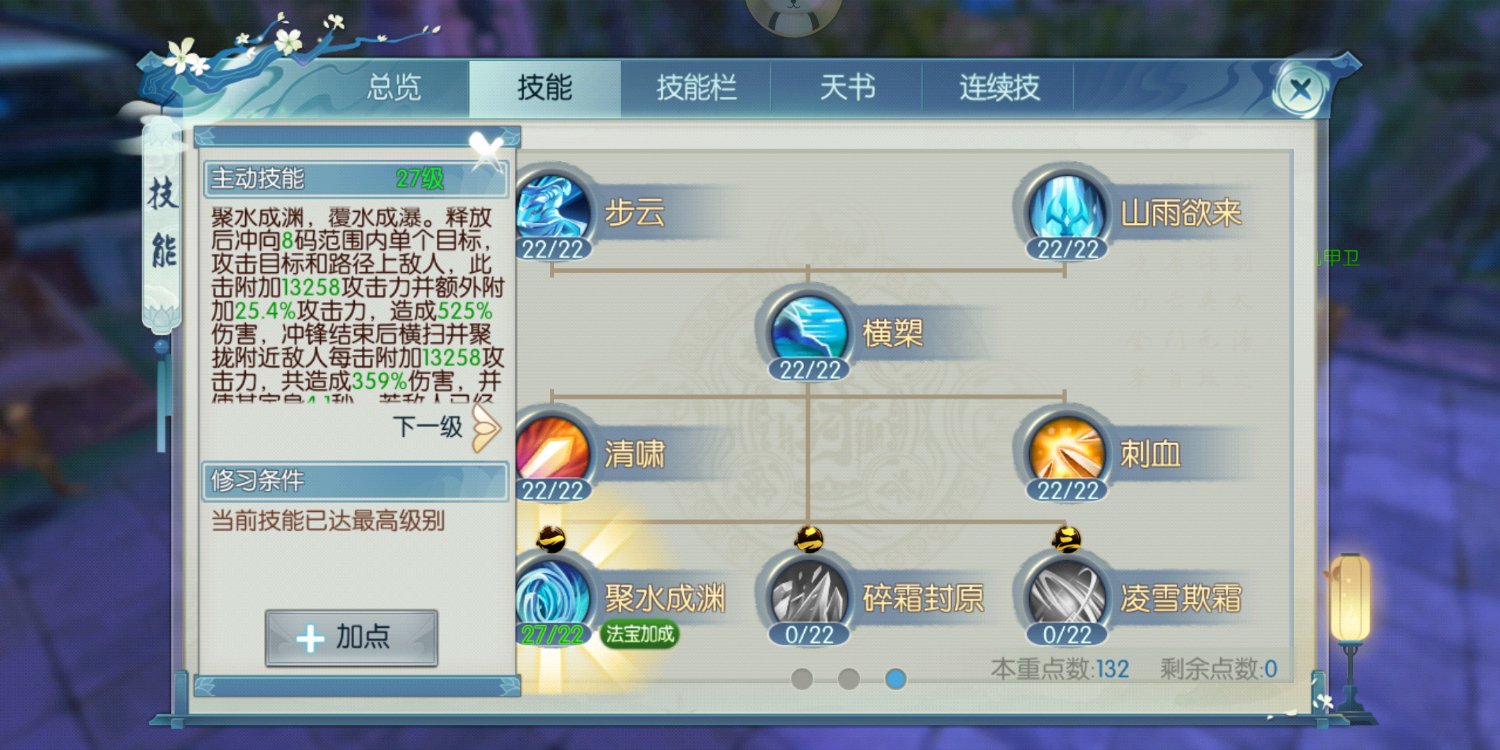Select the 刺血 skill icon
The image size is (1500, 750).
pos(1063,450)
